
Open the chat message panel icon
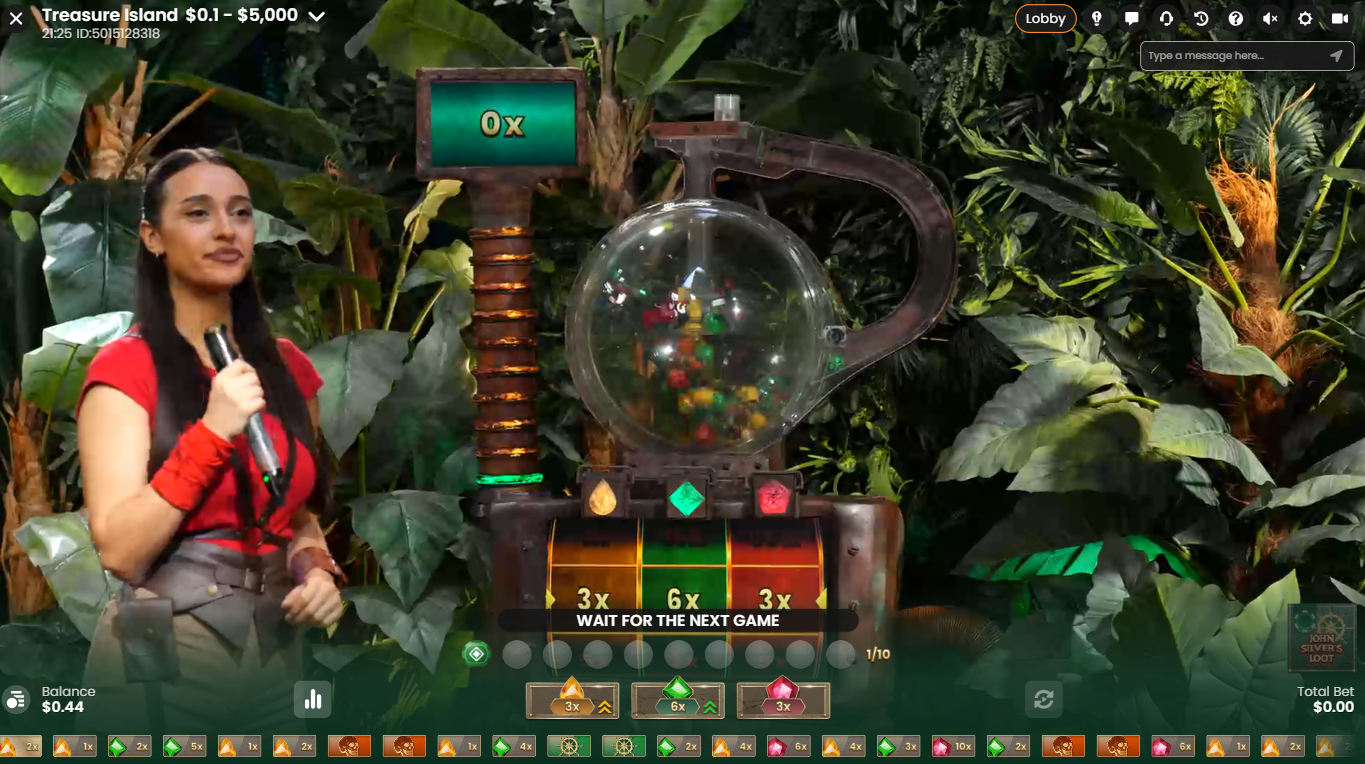pyautogui.click(x=1134, y=18)
